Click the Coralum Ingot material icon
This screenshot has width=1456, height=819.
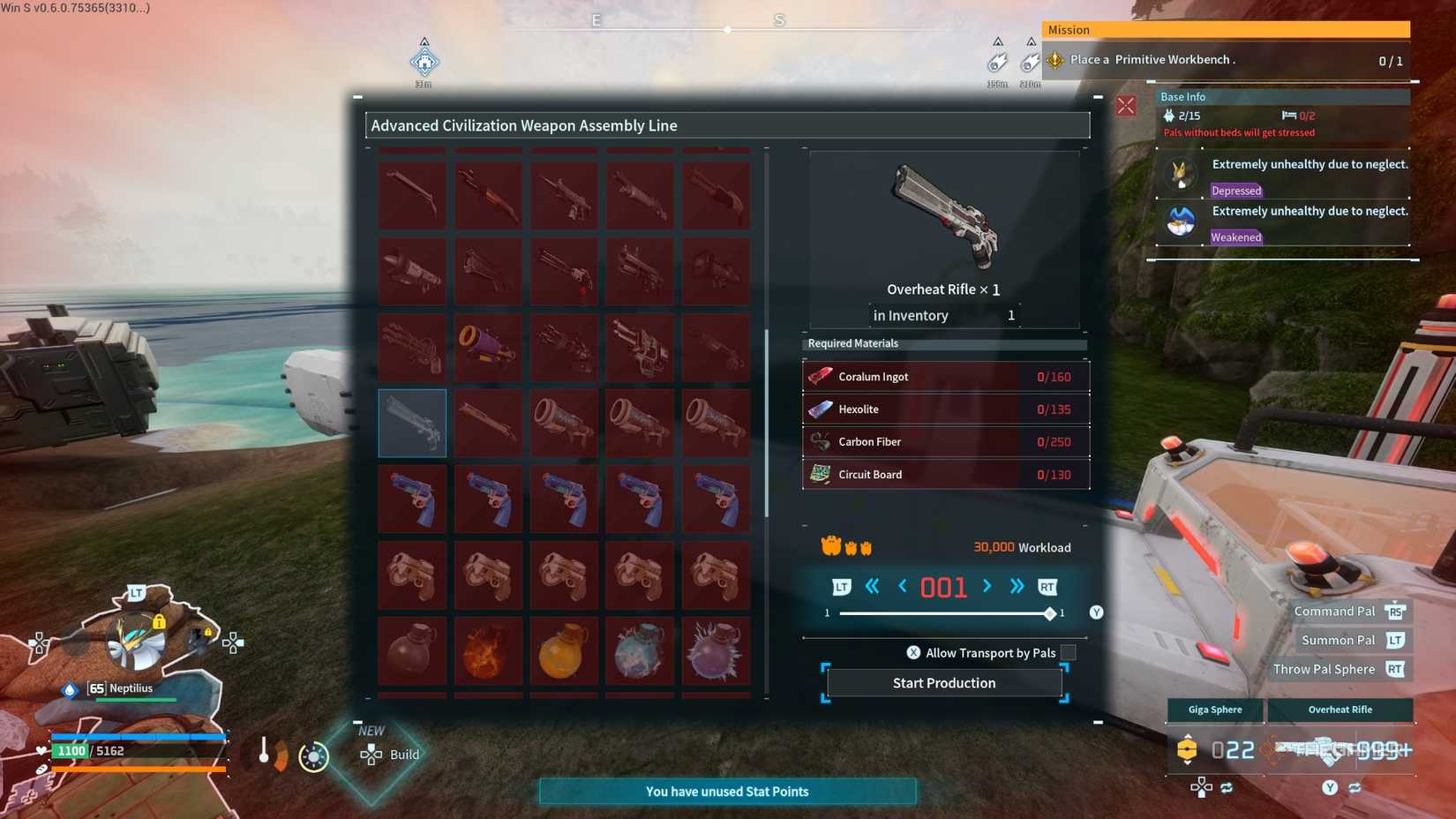[819, 376]
